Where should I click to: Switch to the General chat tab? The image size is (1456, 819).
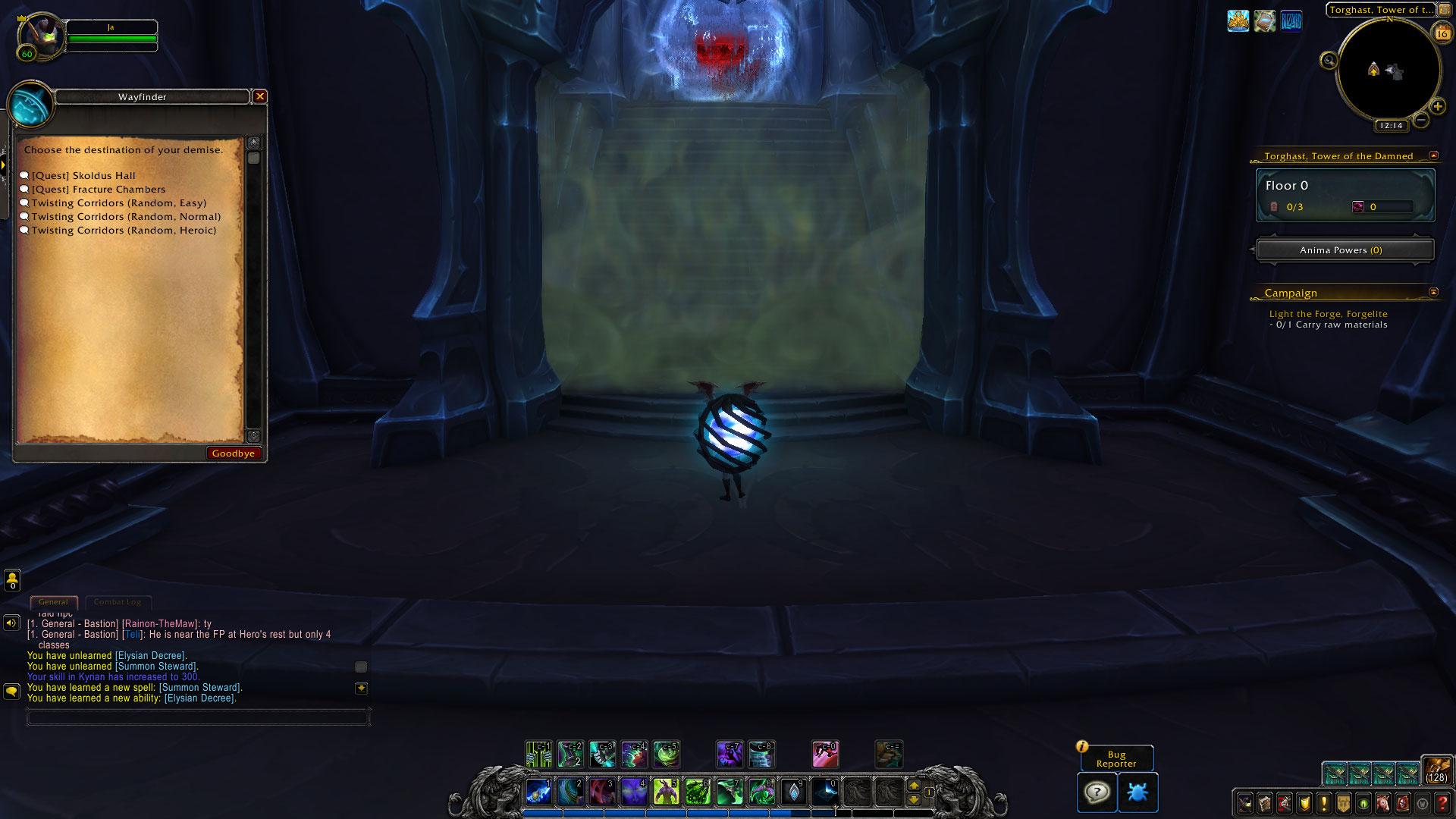(53, 602)
